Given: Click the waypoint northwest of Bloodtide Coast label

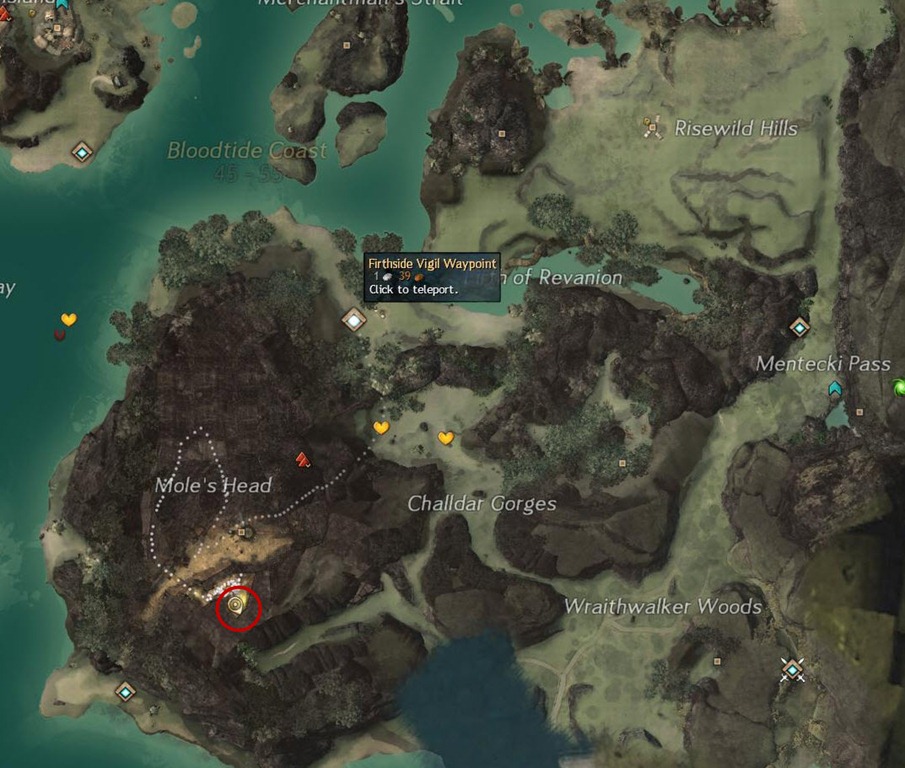Looking at the screenshot, I should pyautogui.click(x=82, y=152).
